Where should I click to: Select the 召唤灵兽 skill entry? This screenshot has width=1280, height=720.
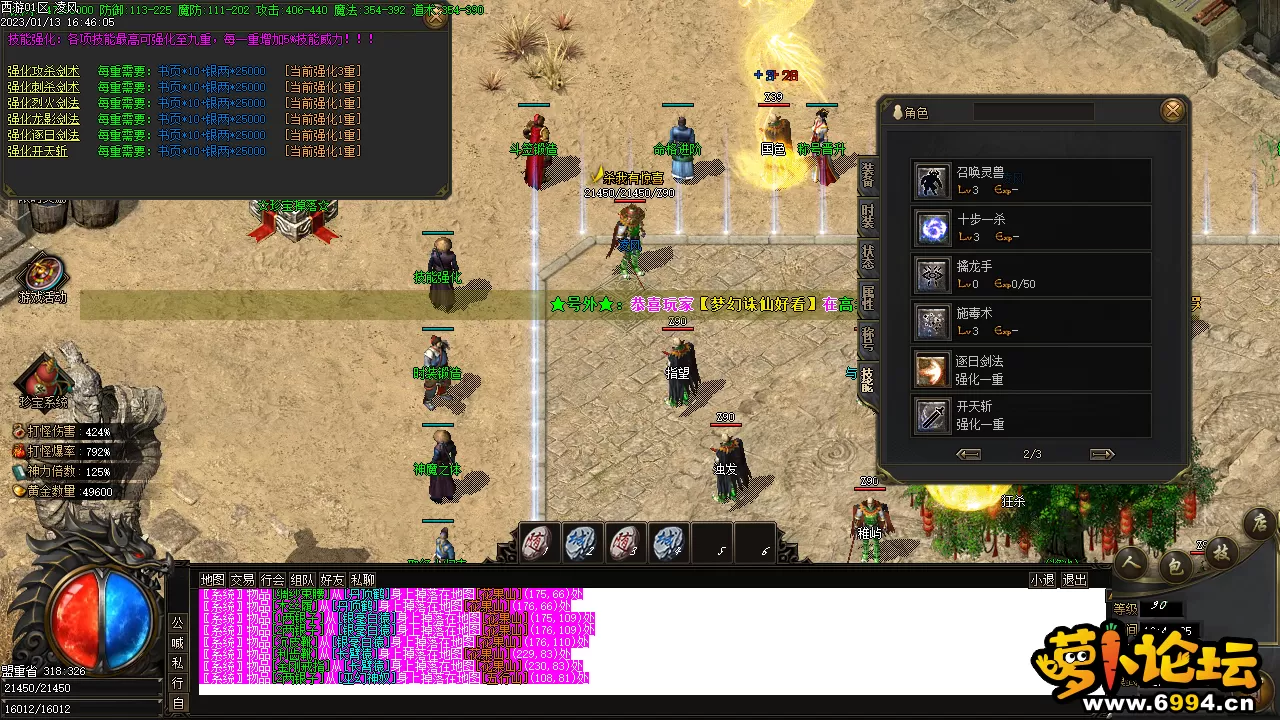click(932, 181)
